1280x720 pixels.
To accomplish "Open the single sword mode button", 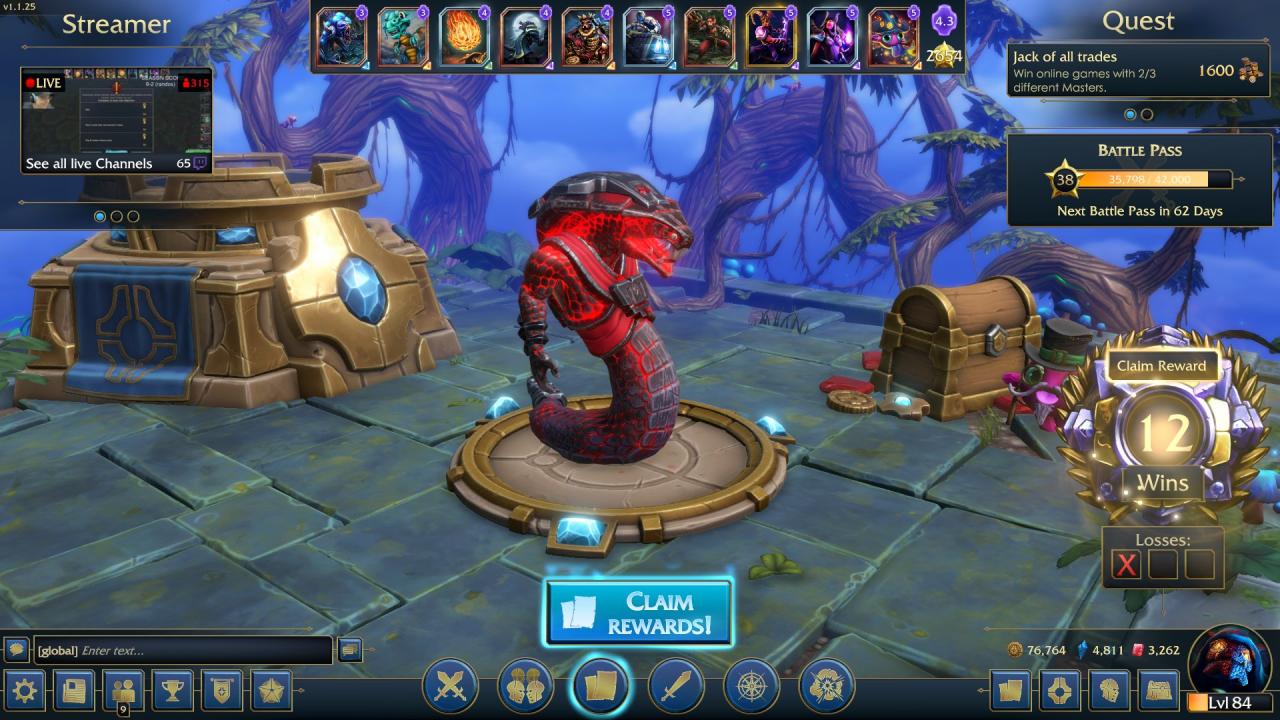I will pyautogui.click(x=676, y=686).
